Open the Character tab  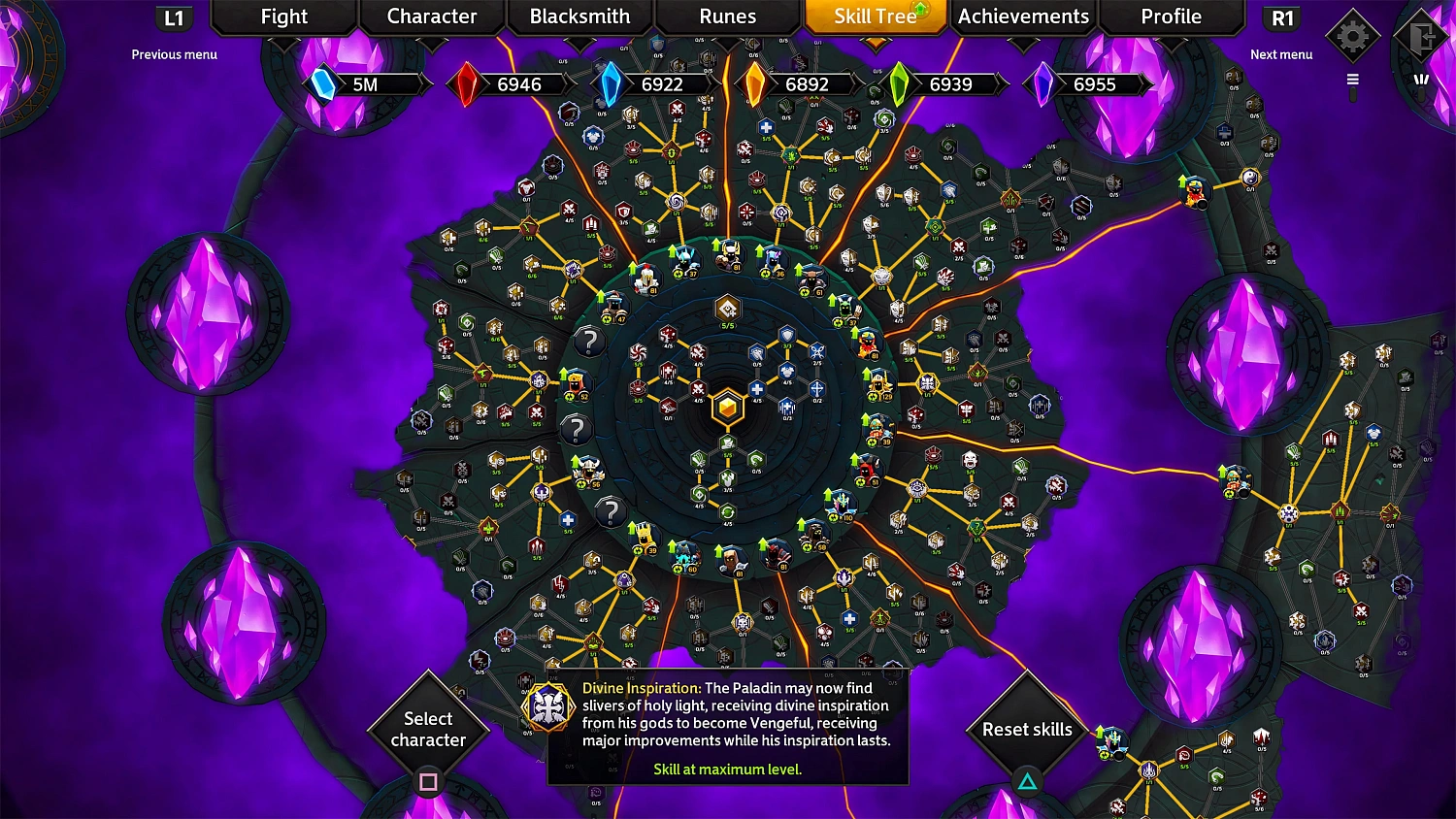pos(433,16)
